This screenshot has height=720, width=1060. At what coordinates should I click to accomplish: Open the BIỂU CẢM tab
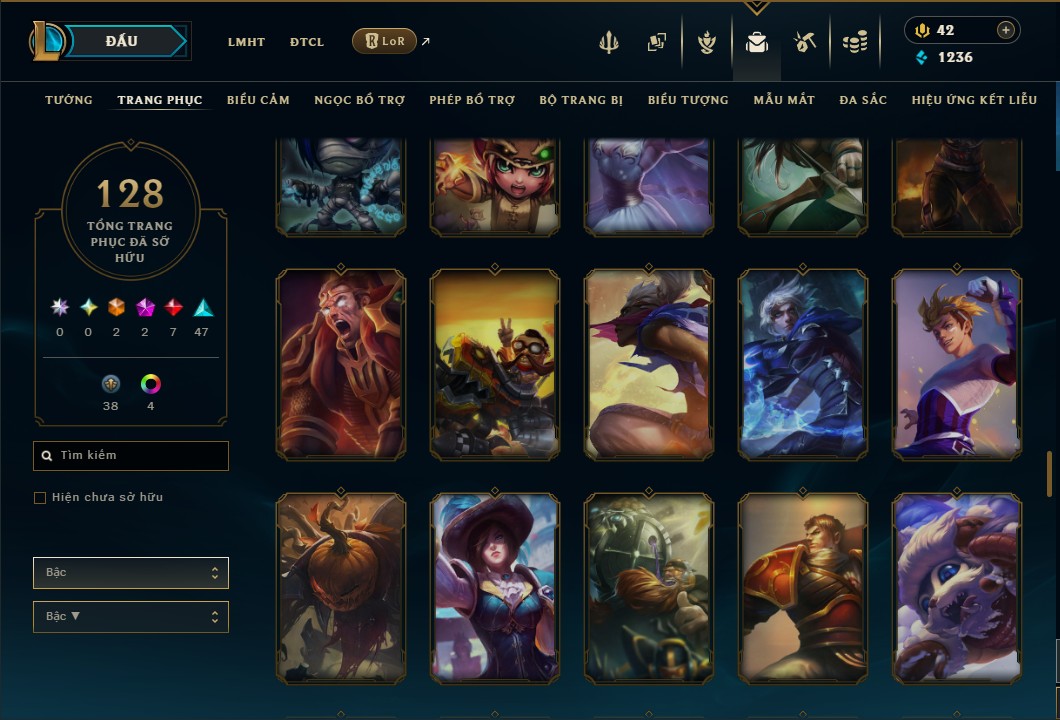258,100
